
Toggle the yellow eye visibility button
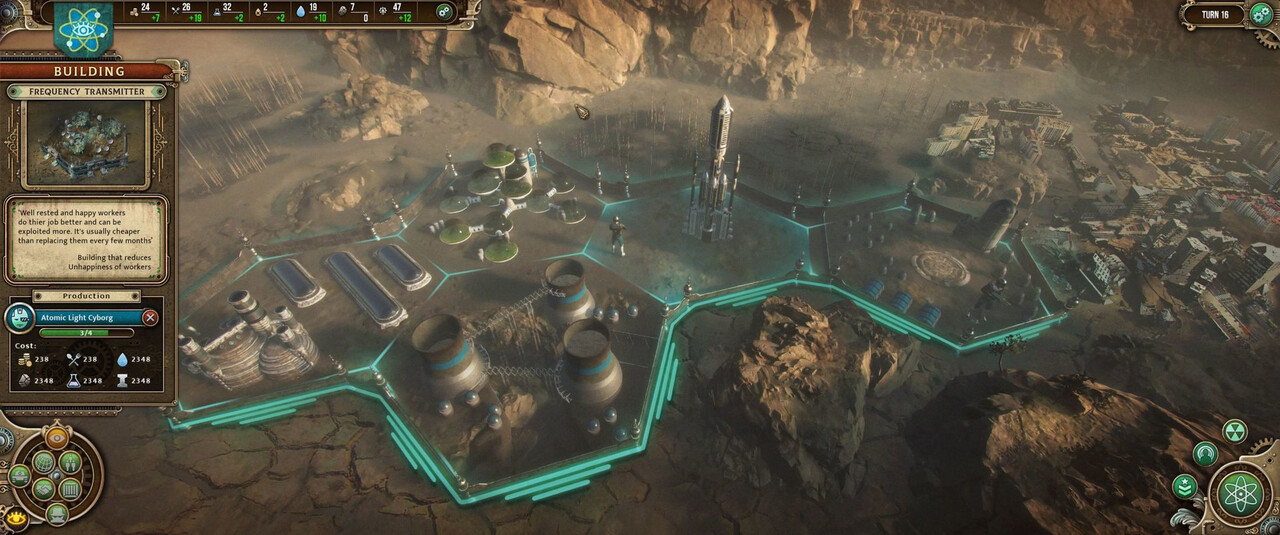pos(17,518)
